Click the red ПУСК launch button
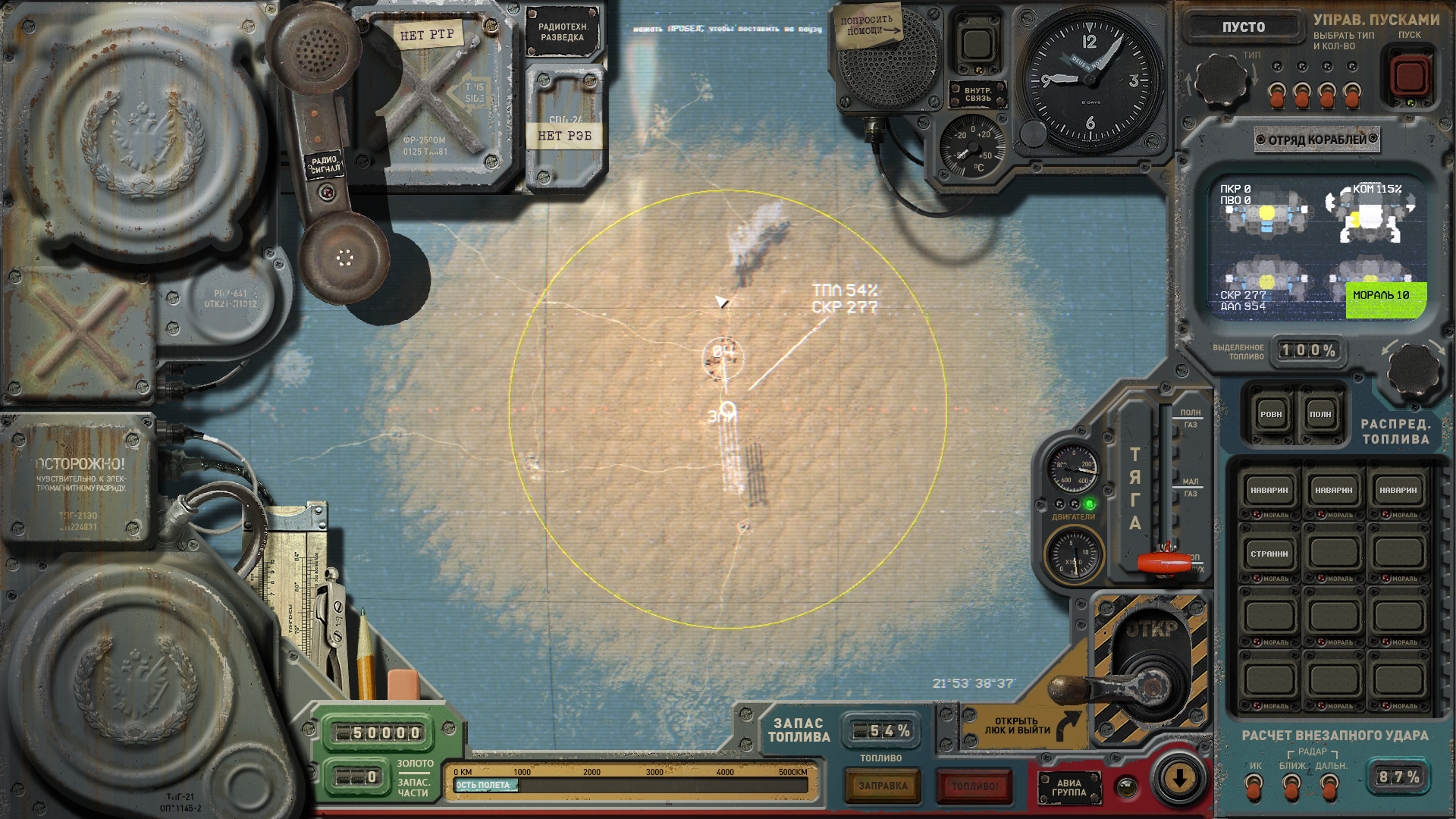This screenshot has height=819, width=1456. [x=1410, y=76]
